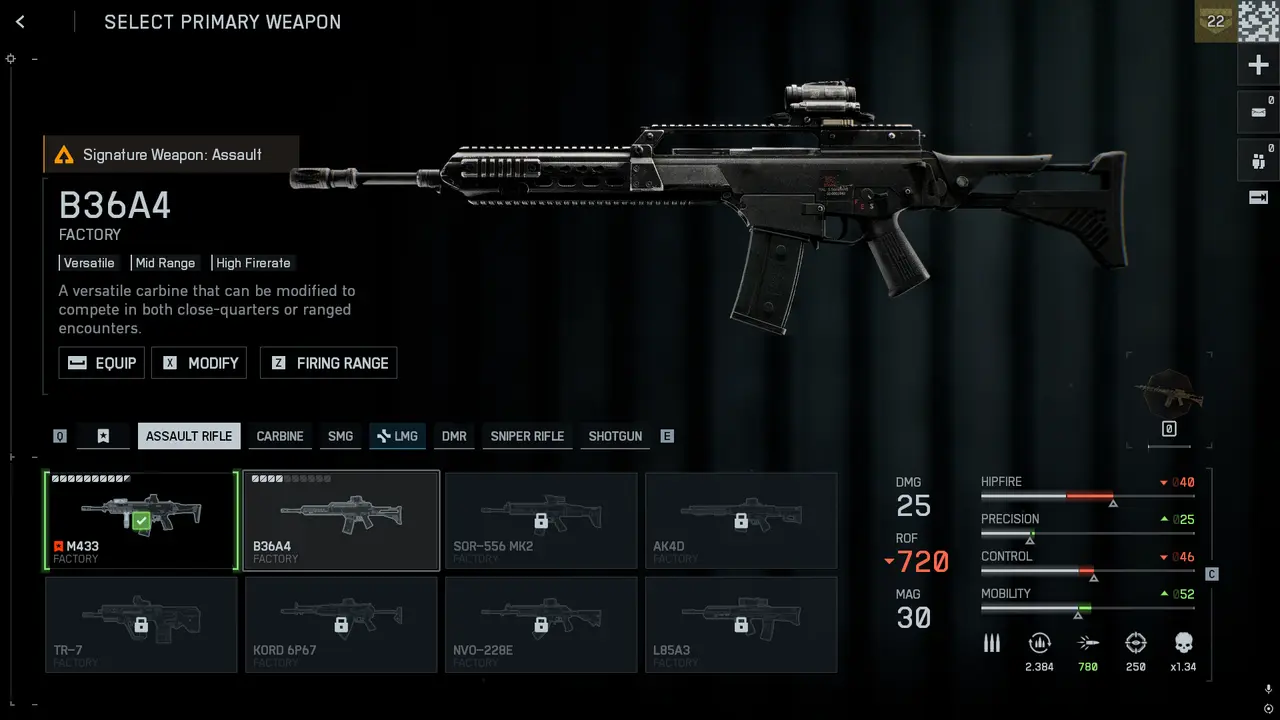Switch to the SMG tab

(340, 436)
